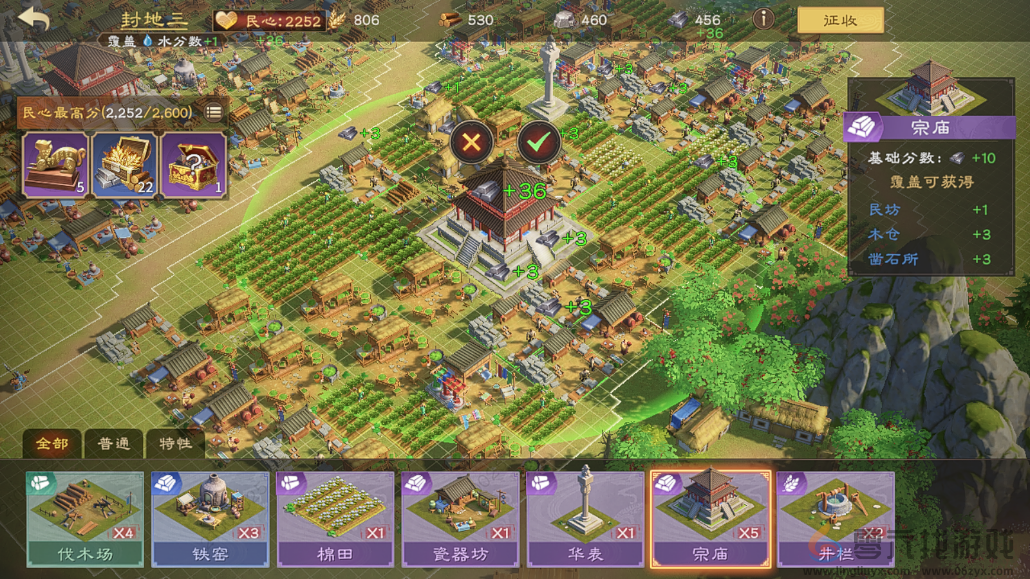Image resolution: width=1030 pixels, height=579 pixels.
Task: Pick the 棉田 building card
Action: 335,519
